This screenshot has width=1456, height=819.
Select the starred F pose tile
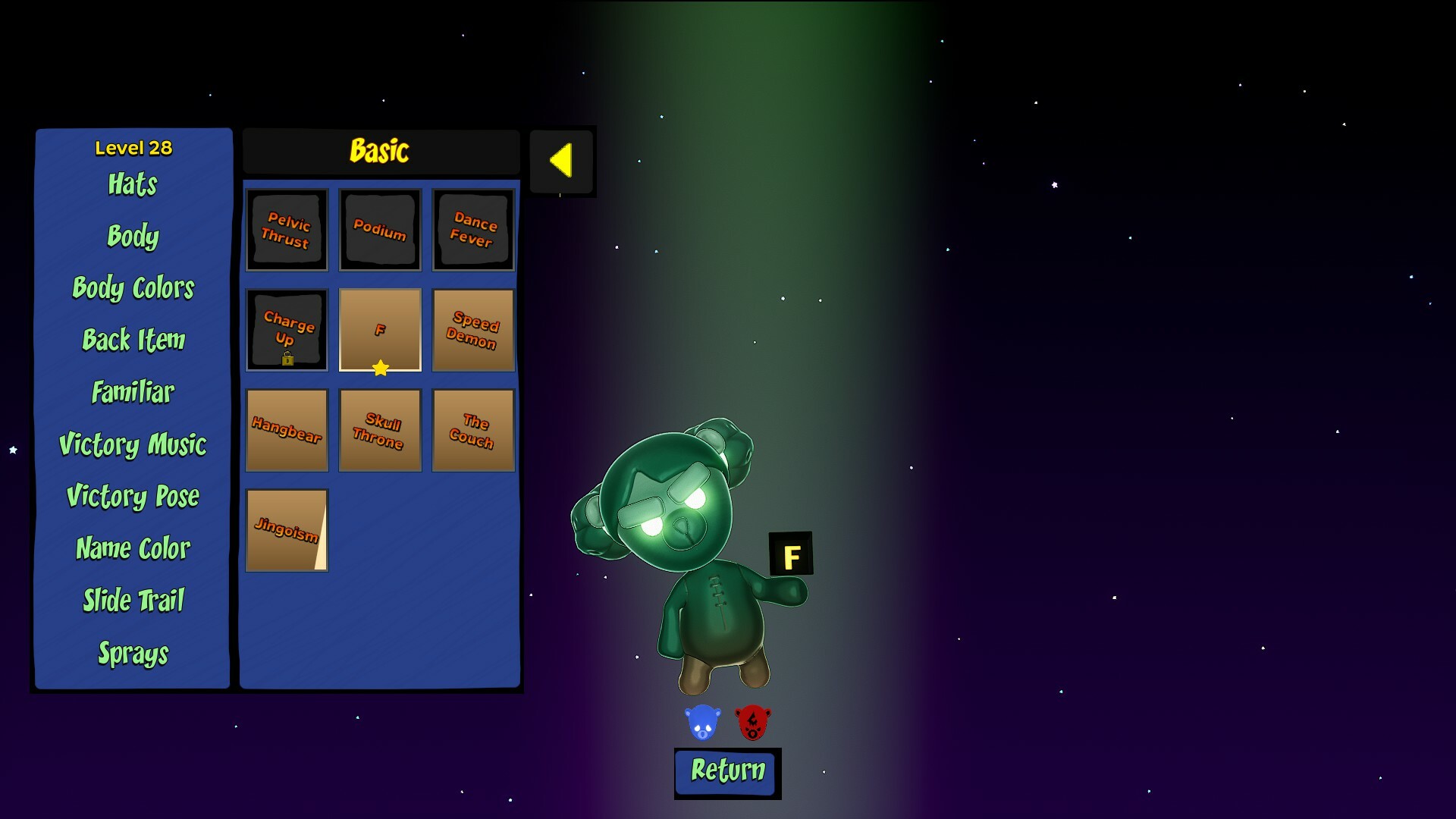coord(380,330)
